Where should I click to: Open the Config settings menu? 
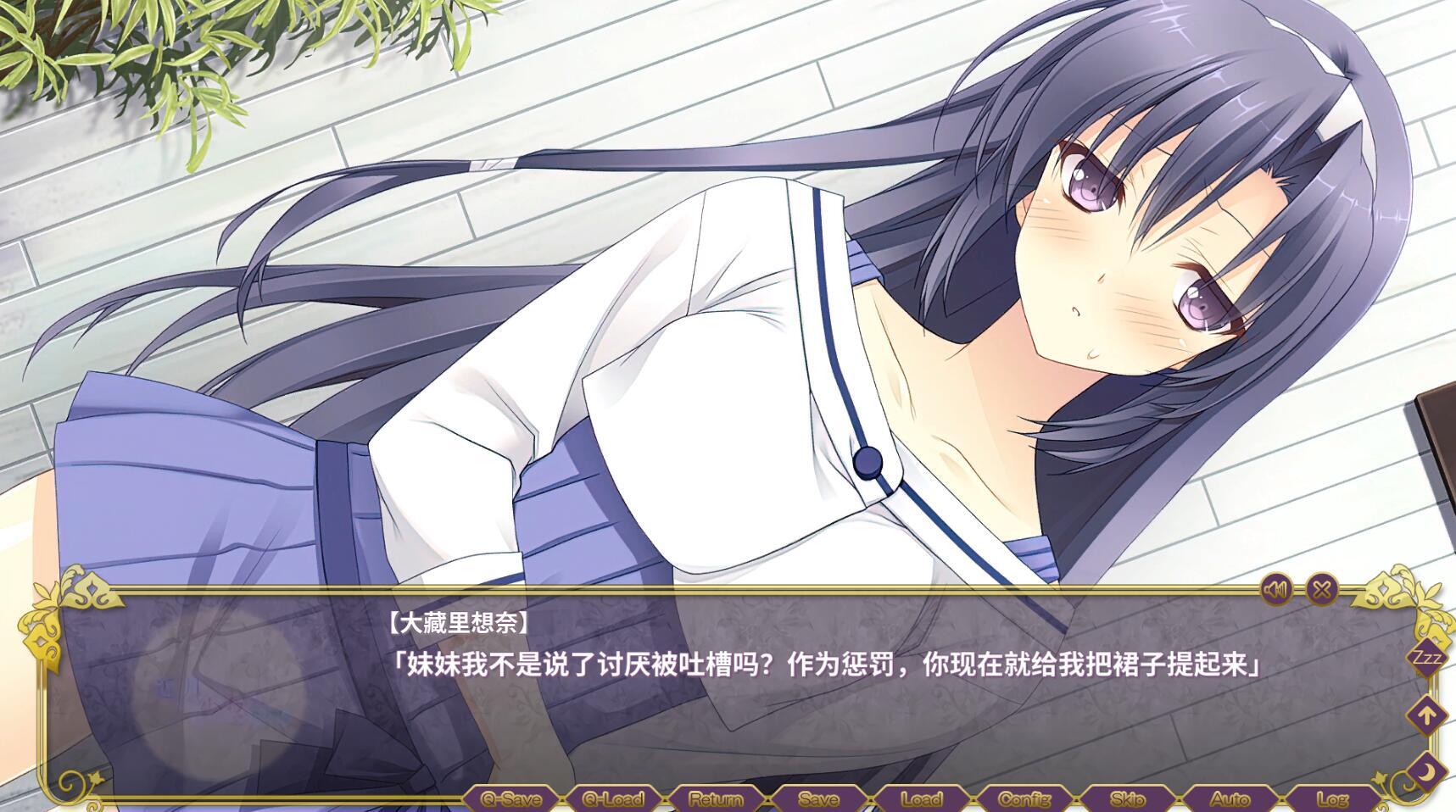[x=1024, y=798]
